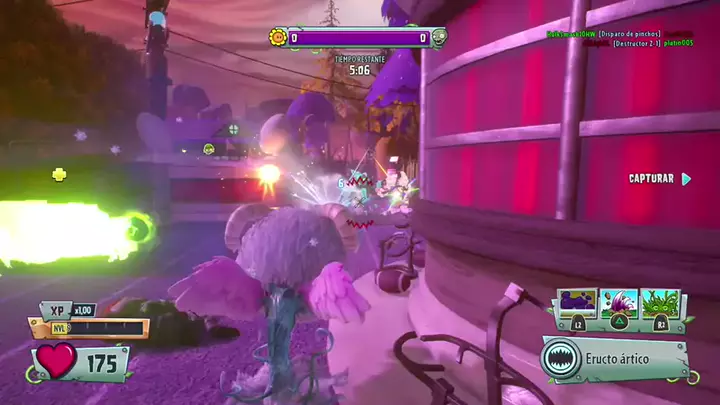Viewport: 720px width, 405px height.
Task: Activate the purple goop ability icon
Action: [x=577, y=304]
